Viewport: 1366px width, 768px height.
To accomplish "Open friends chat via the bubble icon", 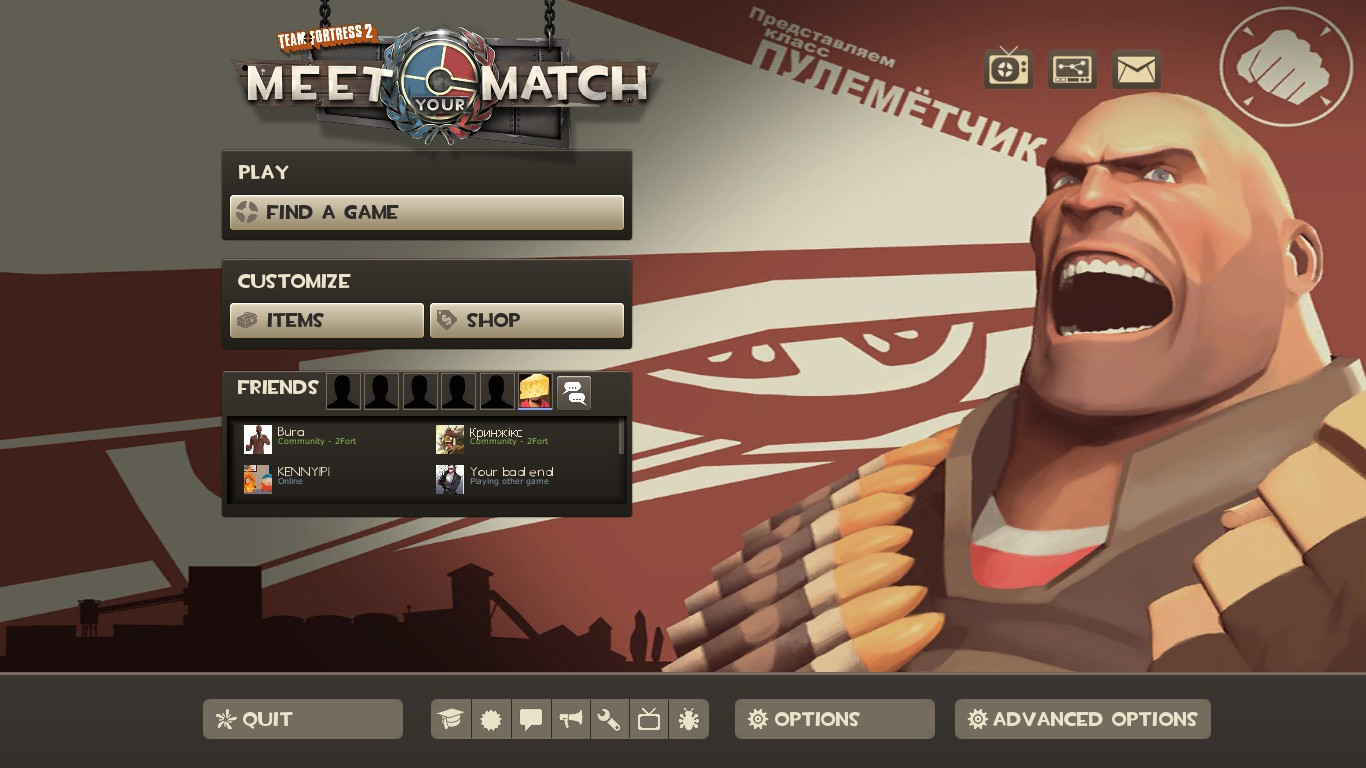I will 572,391.
